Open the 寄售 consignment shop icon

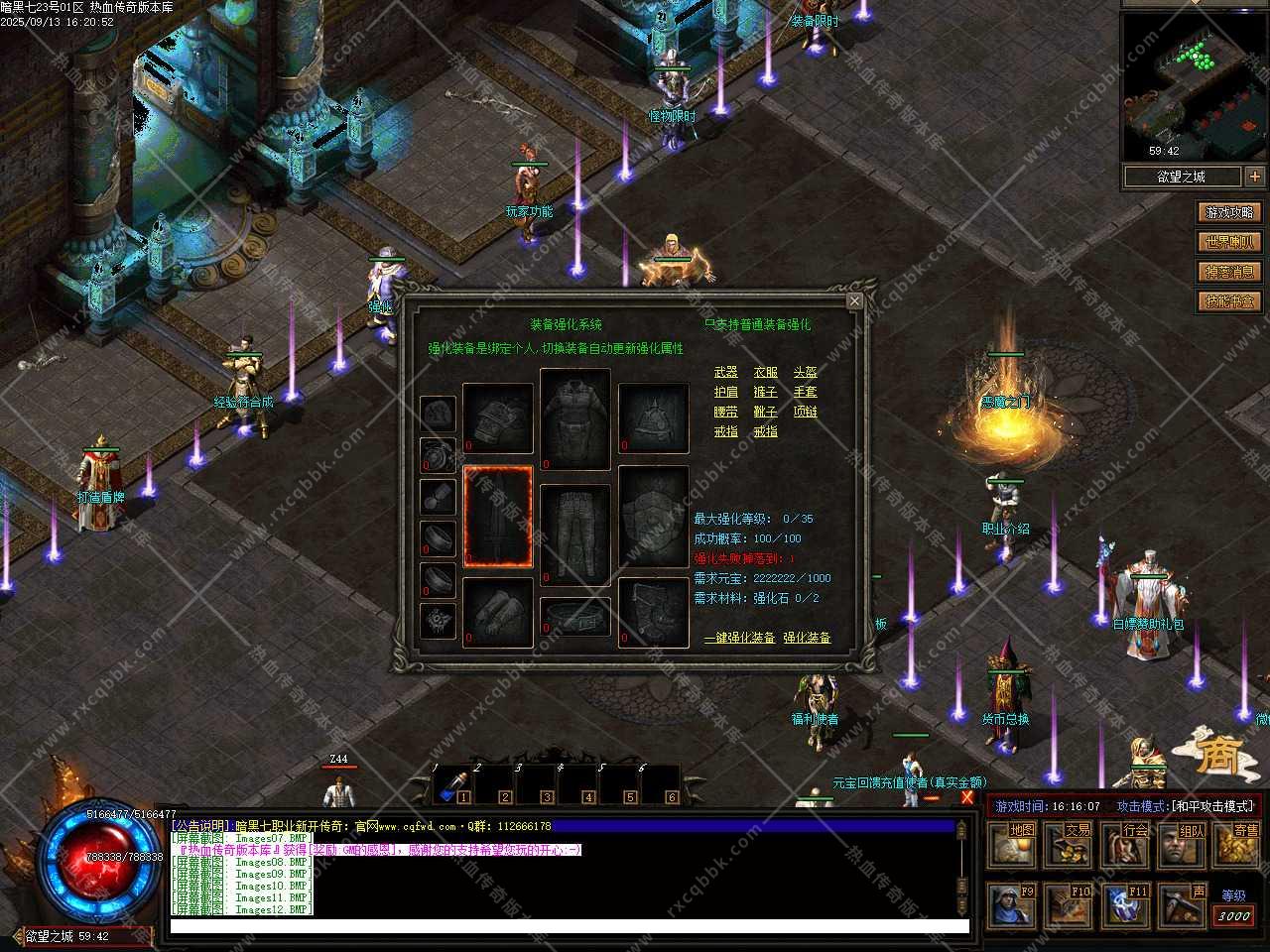point(1239,845)
